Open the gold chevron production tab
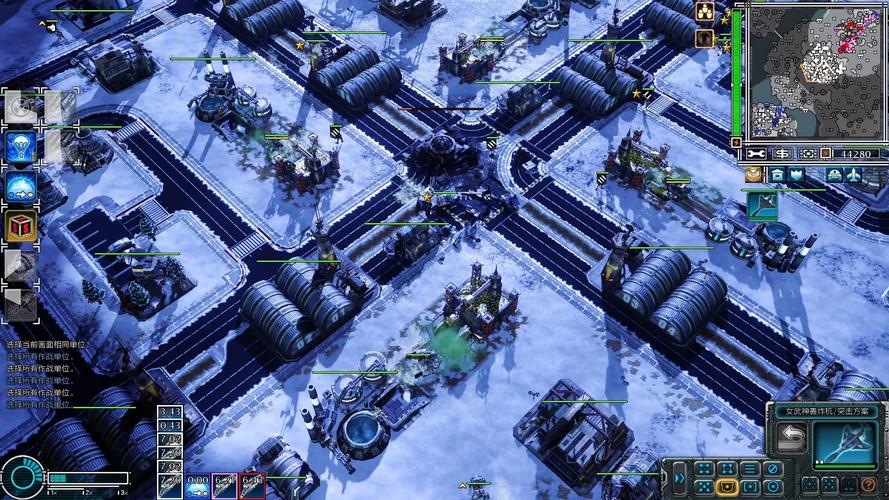 coord(753,175)
